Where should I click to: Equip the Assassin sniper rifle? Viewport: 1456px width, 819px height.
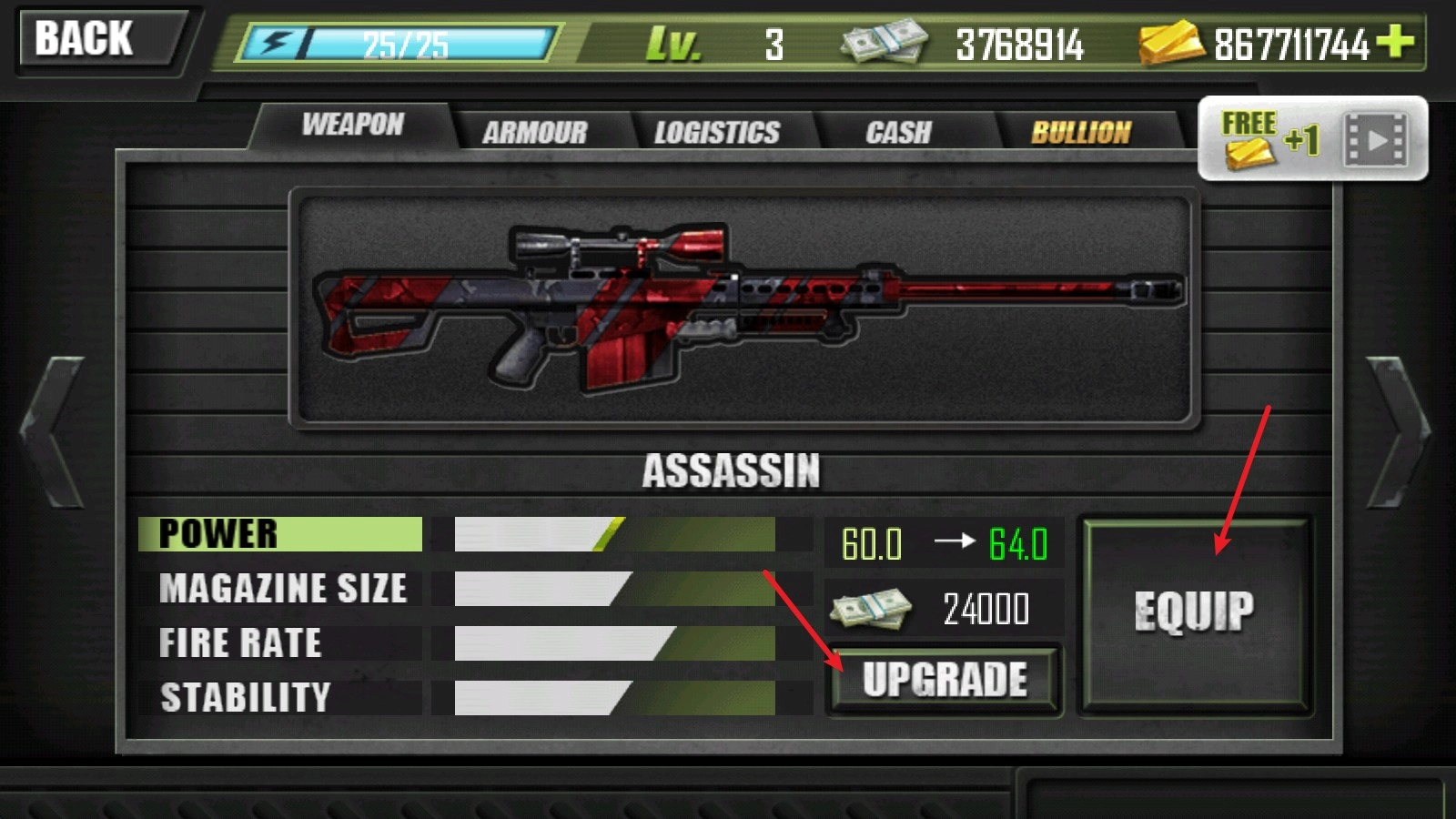coord(1194,612)
